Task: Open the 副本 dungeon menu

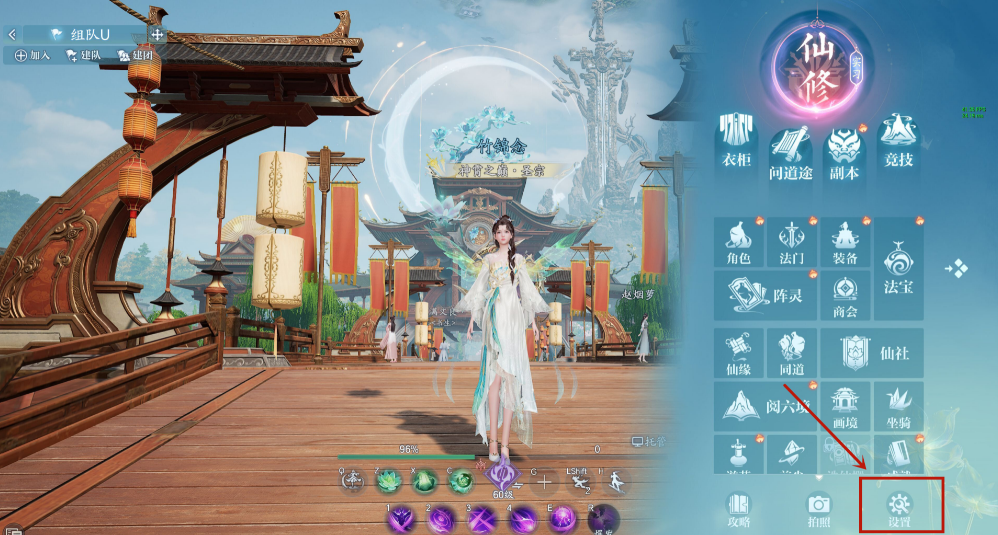Action: coord(844,147)
